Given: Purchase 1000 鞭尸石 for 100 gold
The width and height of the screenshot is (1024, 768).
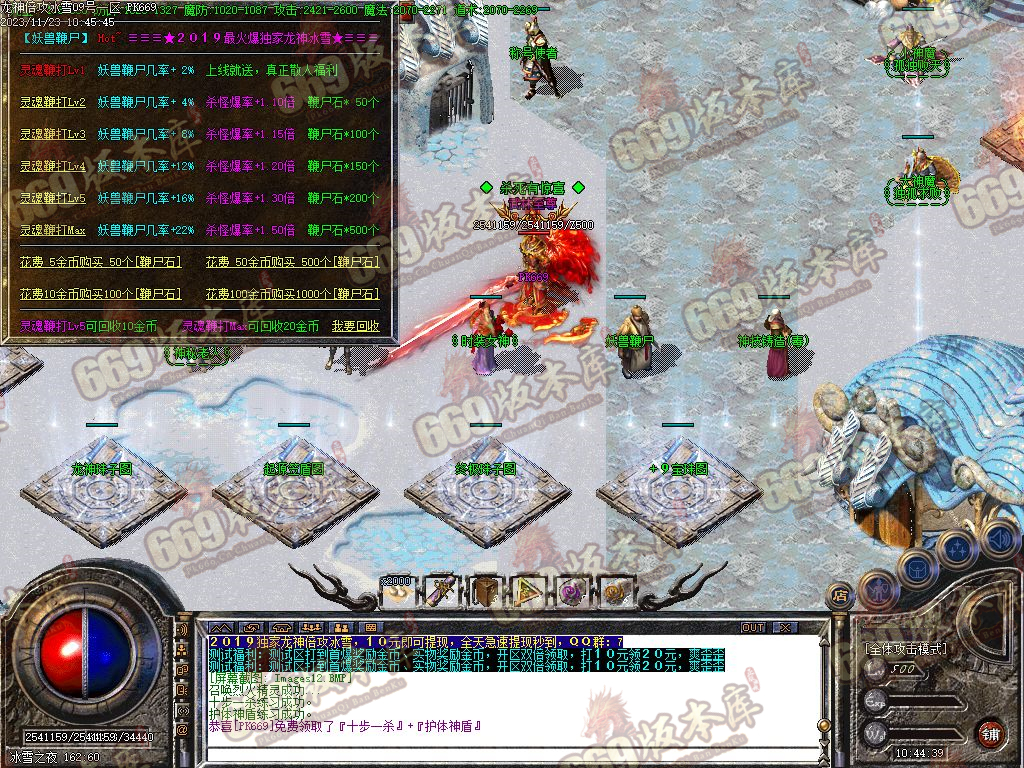Looking at the screenshot, I should click(x=292, y=294).
